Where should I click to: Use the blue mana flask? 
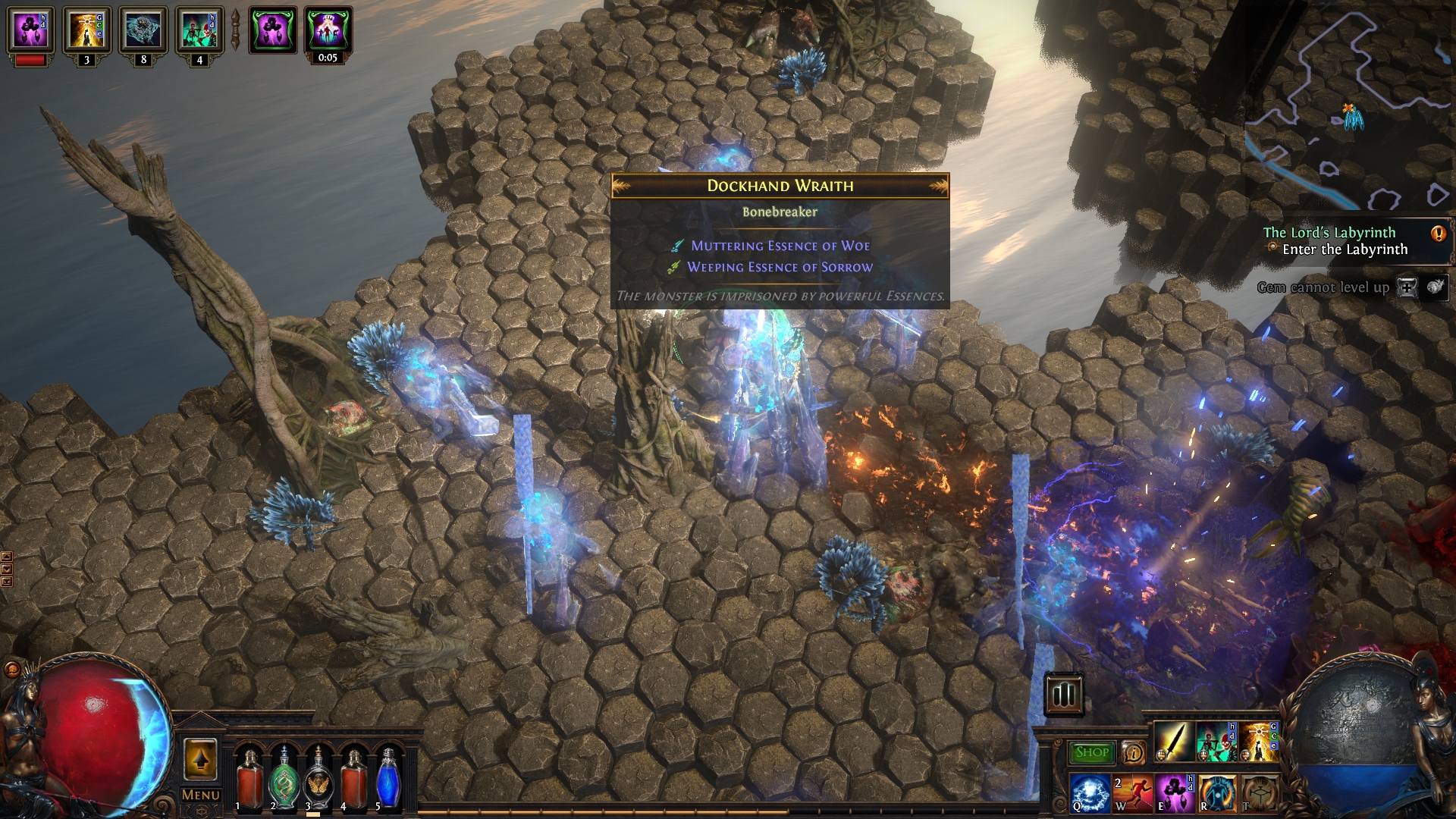[388, 779]
